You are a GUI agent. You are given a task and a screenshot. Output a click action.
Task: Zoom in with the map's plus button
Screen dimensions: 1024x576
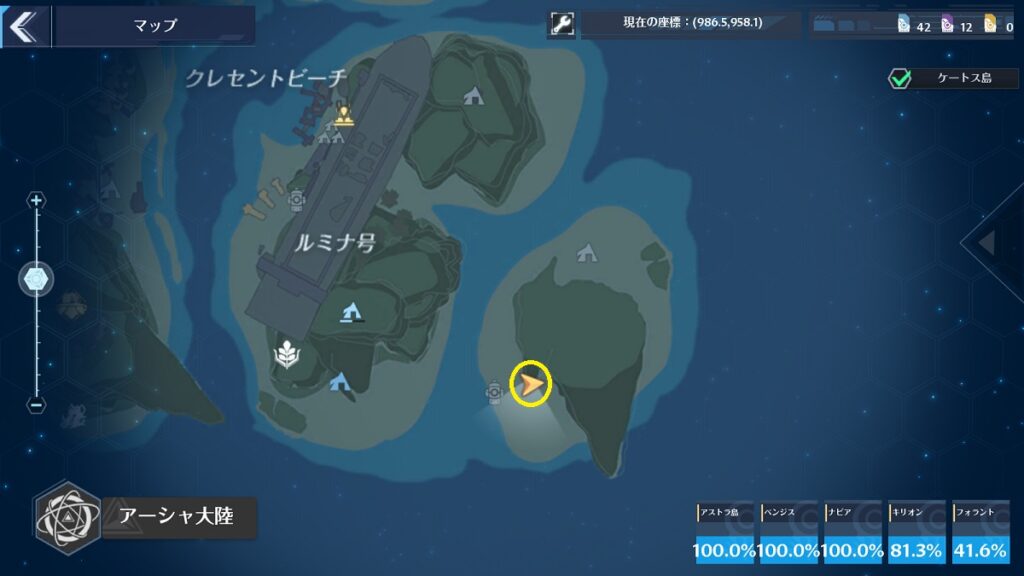coord(37,201)
